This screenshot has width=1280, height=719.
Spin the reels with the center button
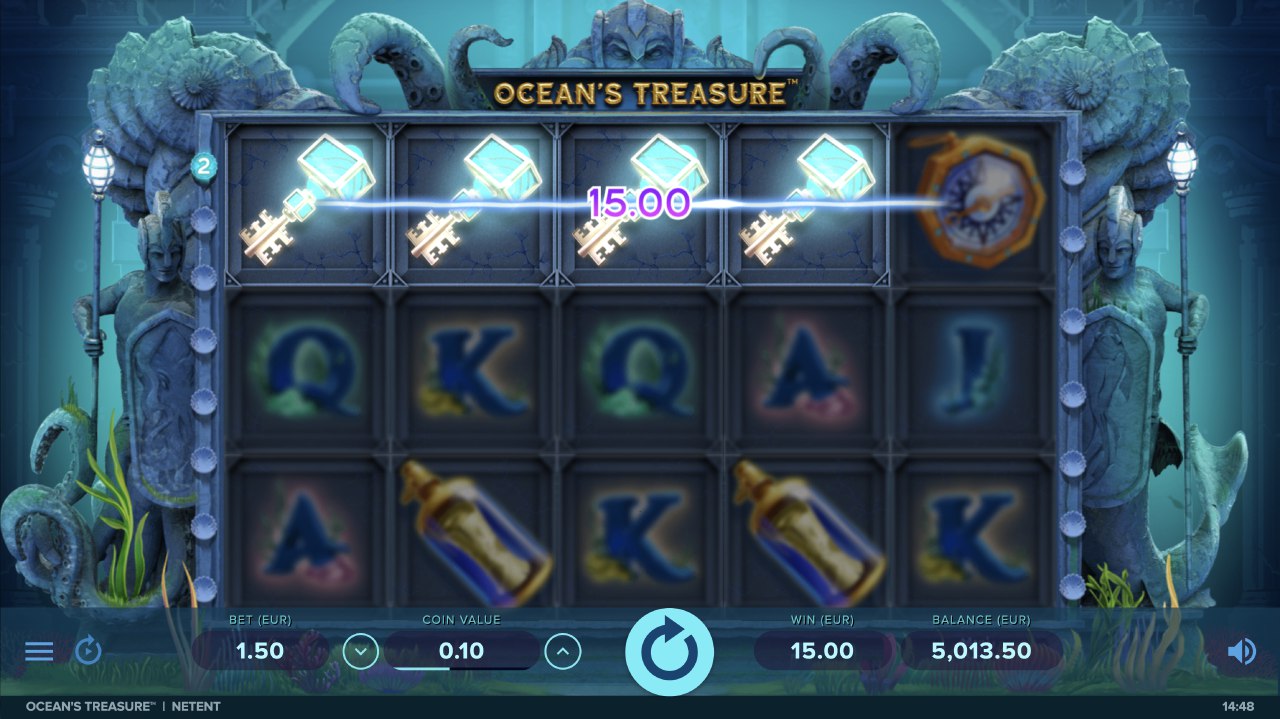click(x=669, y=652)
